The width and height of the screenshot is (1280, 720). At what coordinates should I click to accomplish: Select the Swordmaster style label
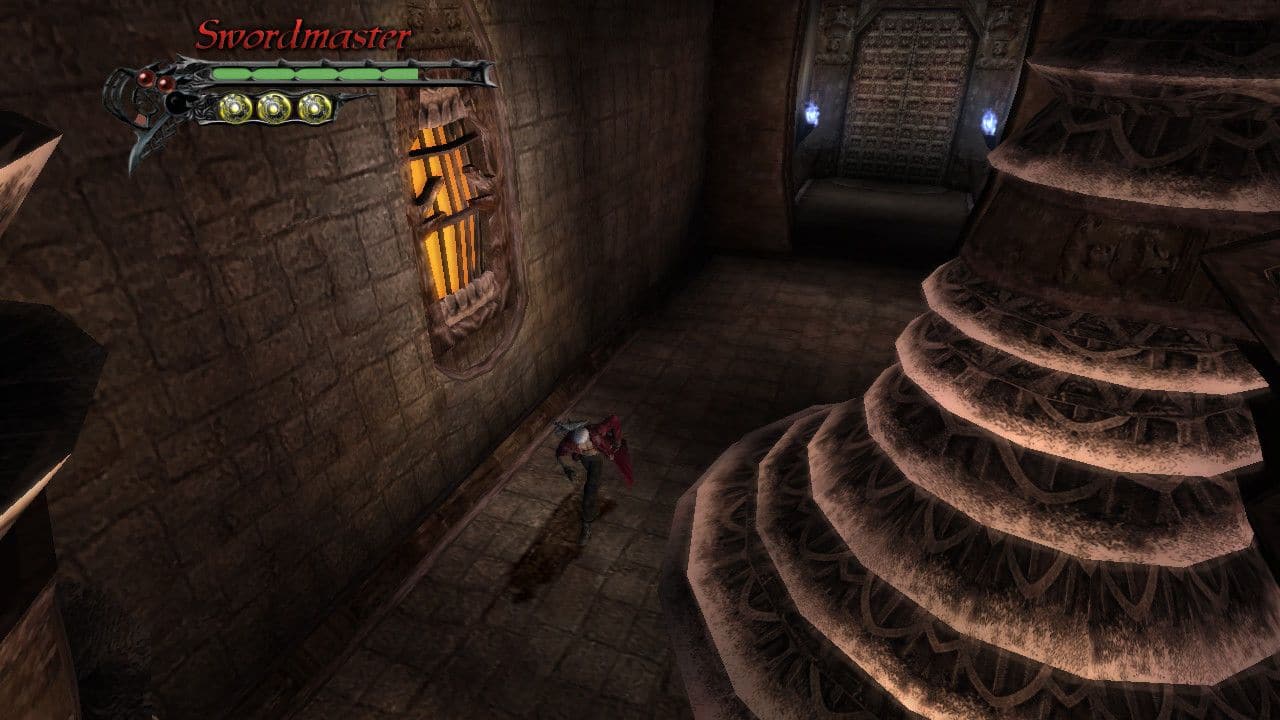(303, 37)
